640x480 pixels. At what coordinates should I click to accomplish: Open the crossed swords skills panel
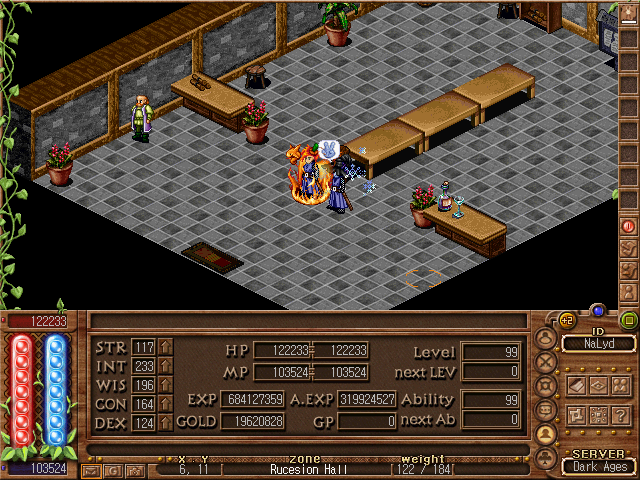pyautogui.click(x=546, y=362)
